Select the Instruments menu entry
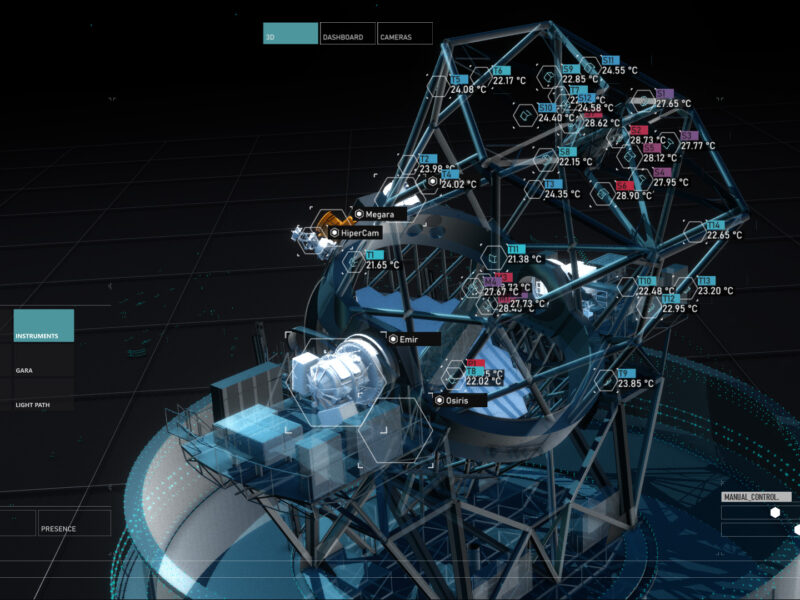 point(44,326)
